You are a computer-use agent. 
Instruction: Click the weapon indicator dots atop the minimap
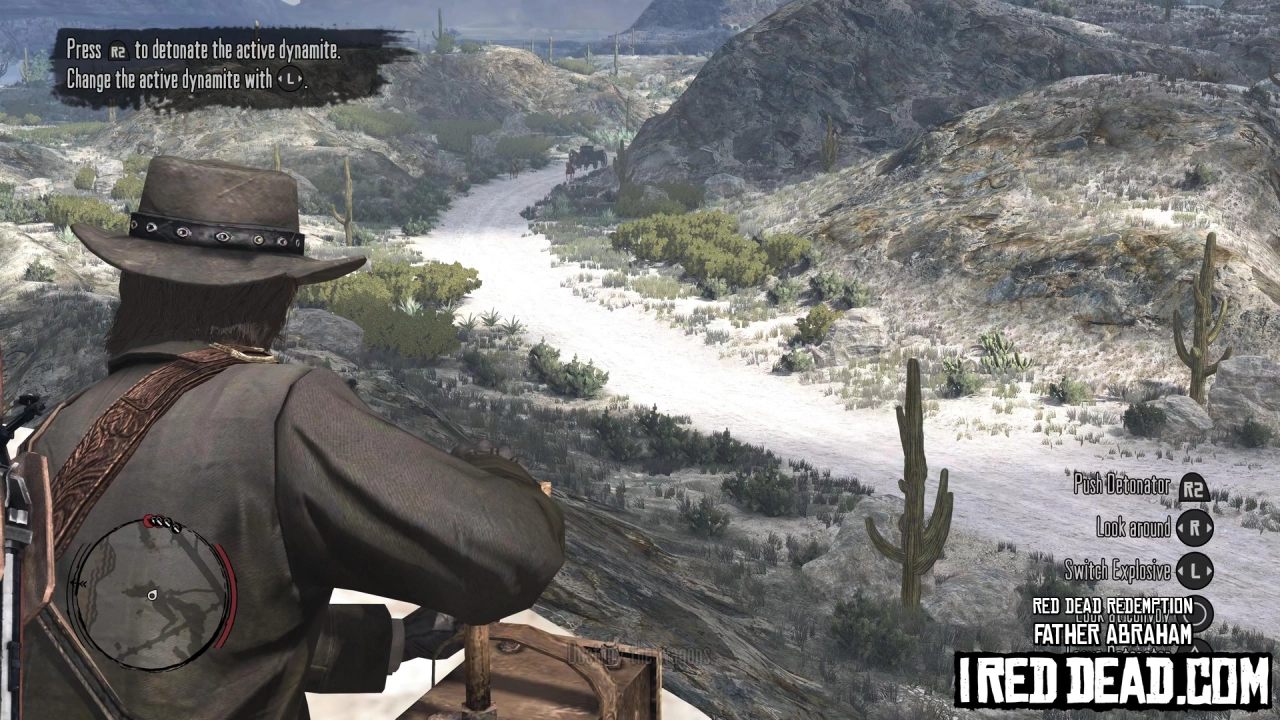coord(163,523)
